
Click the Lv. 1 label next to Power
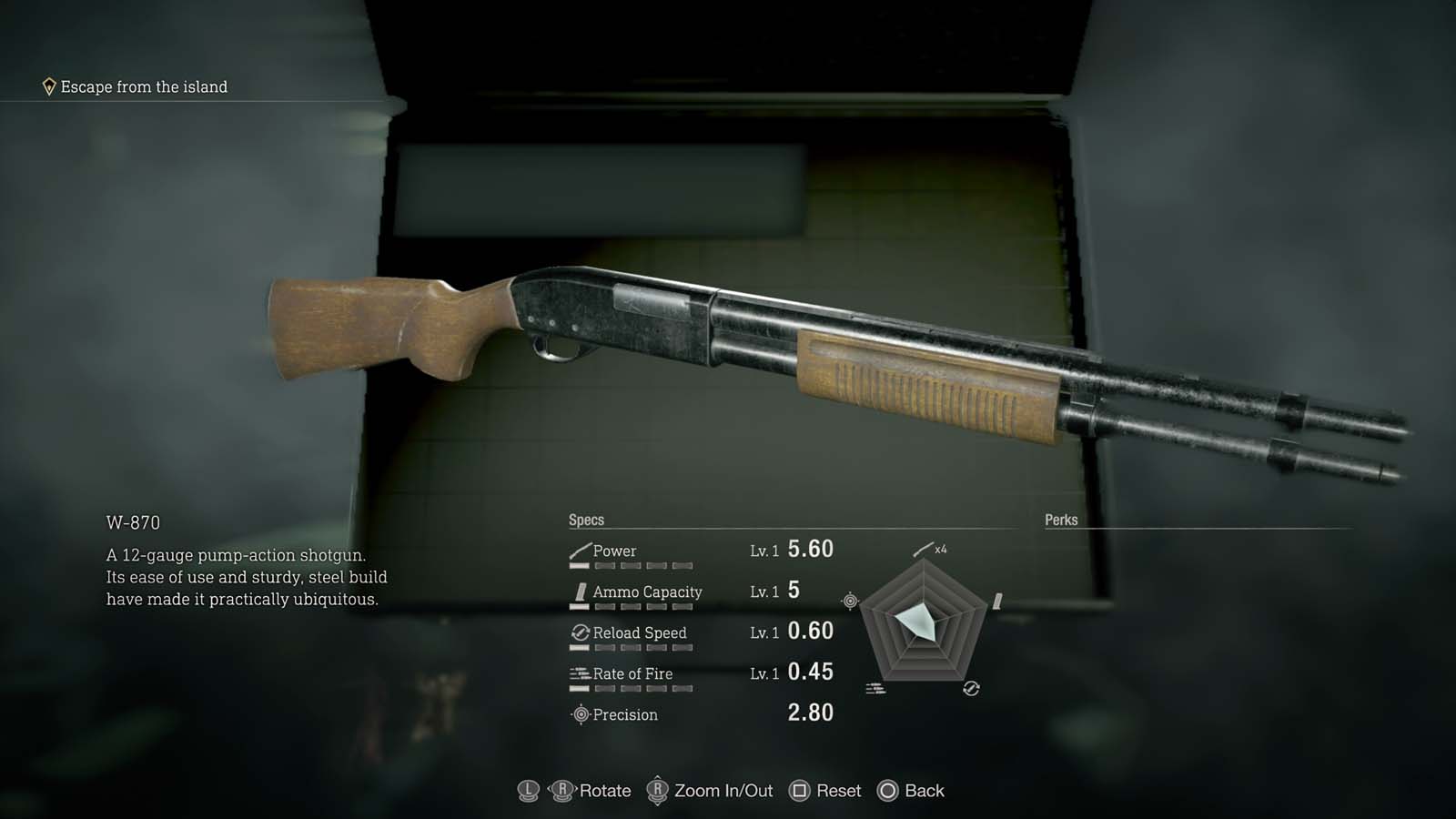pyautogui.click(x=763, y=551)
